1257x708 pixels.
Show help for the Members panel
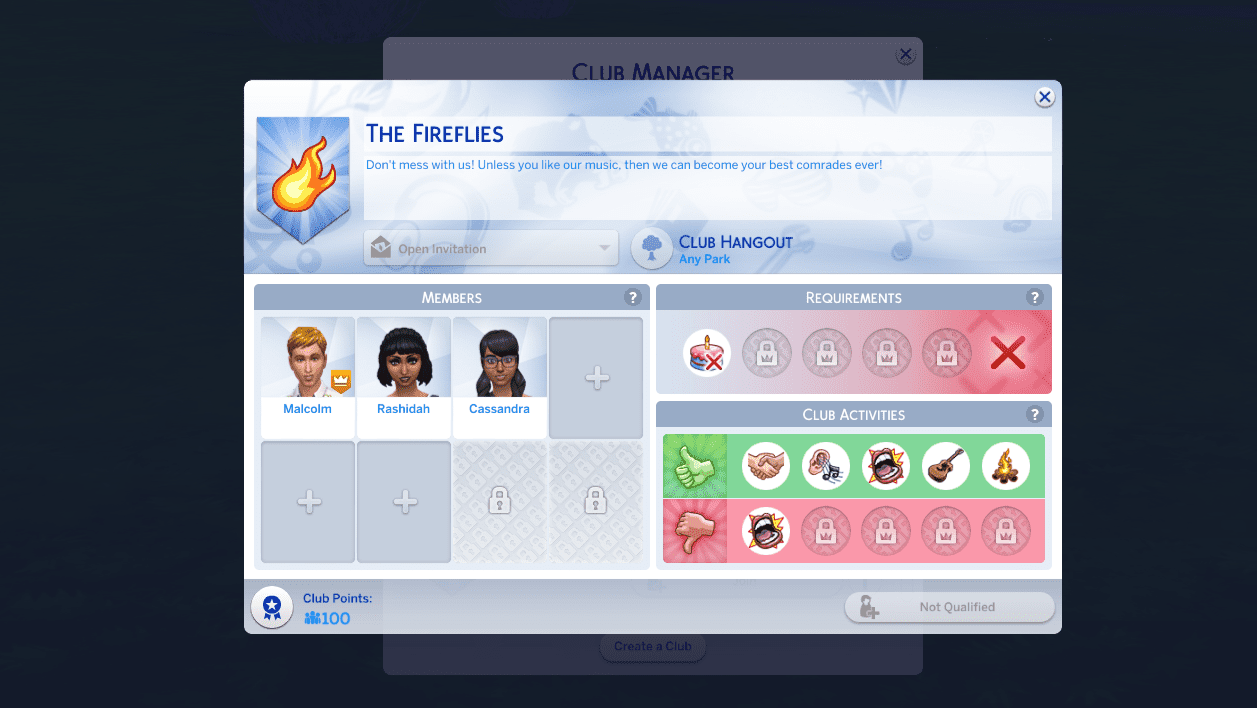coord(632,297)
